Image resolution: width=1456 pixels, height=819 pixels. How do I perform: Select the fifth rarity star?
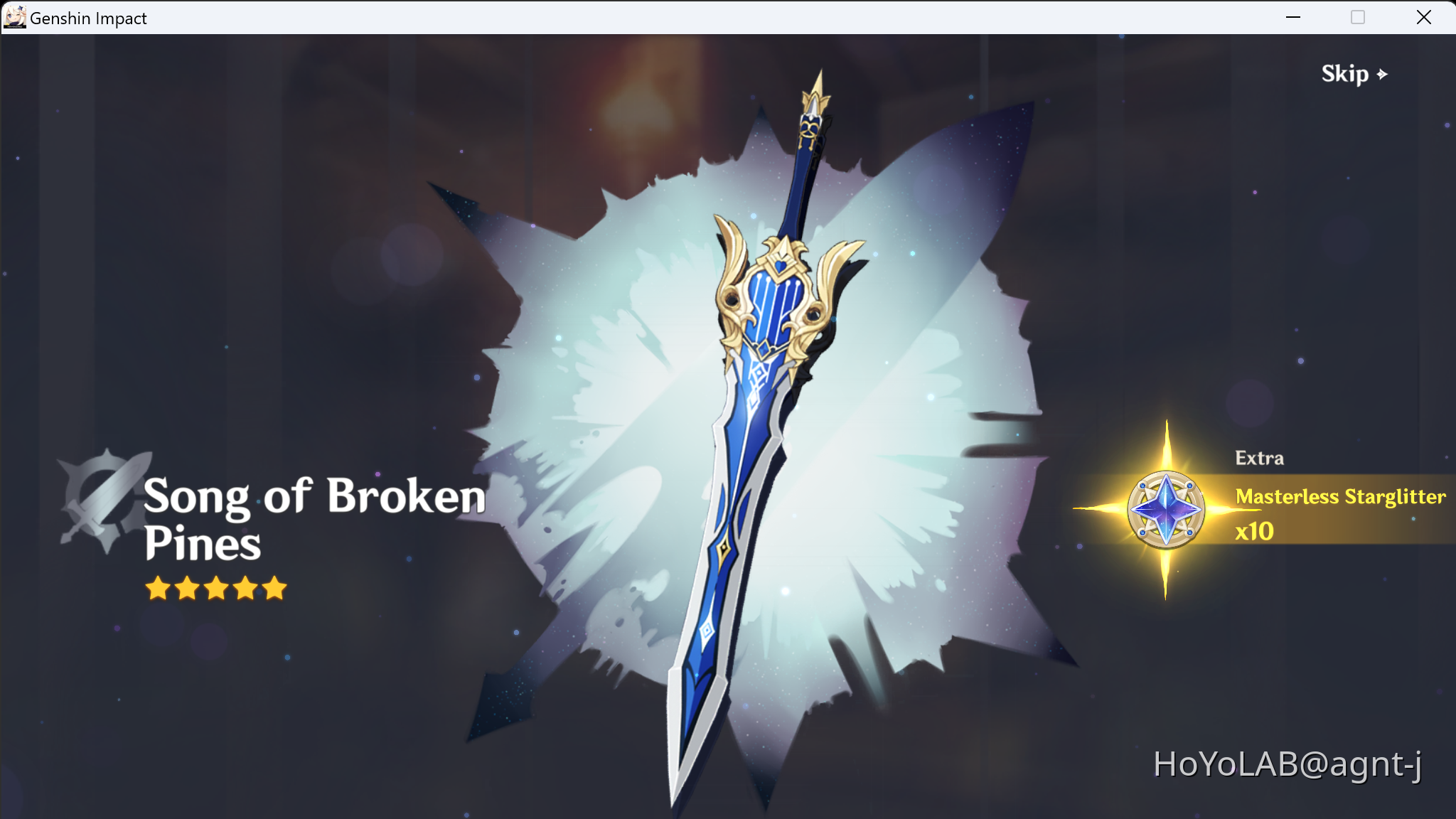tap(274, 588)
